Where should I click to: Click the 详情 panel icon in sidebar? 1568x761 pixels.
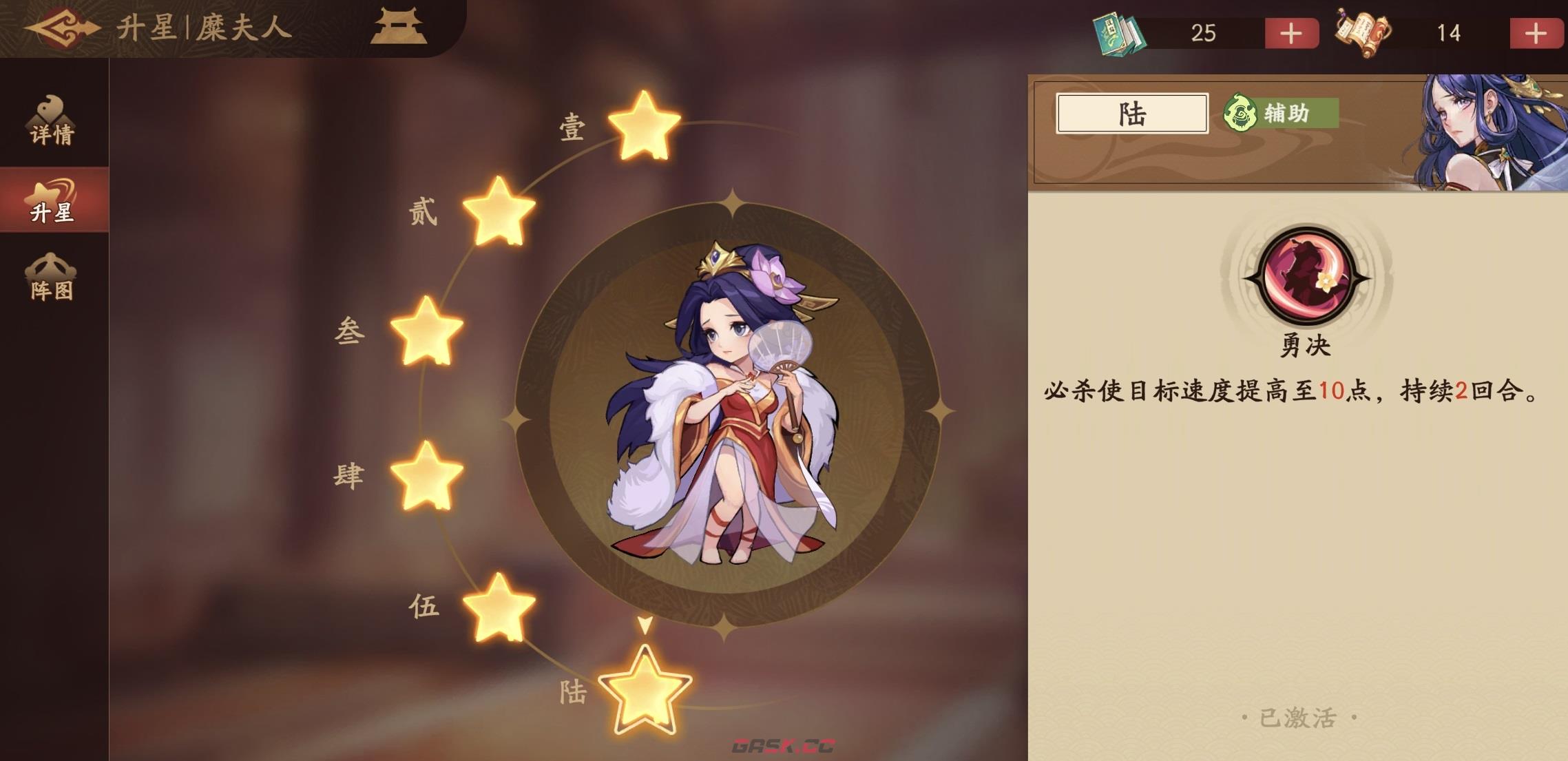coord(52,120)
